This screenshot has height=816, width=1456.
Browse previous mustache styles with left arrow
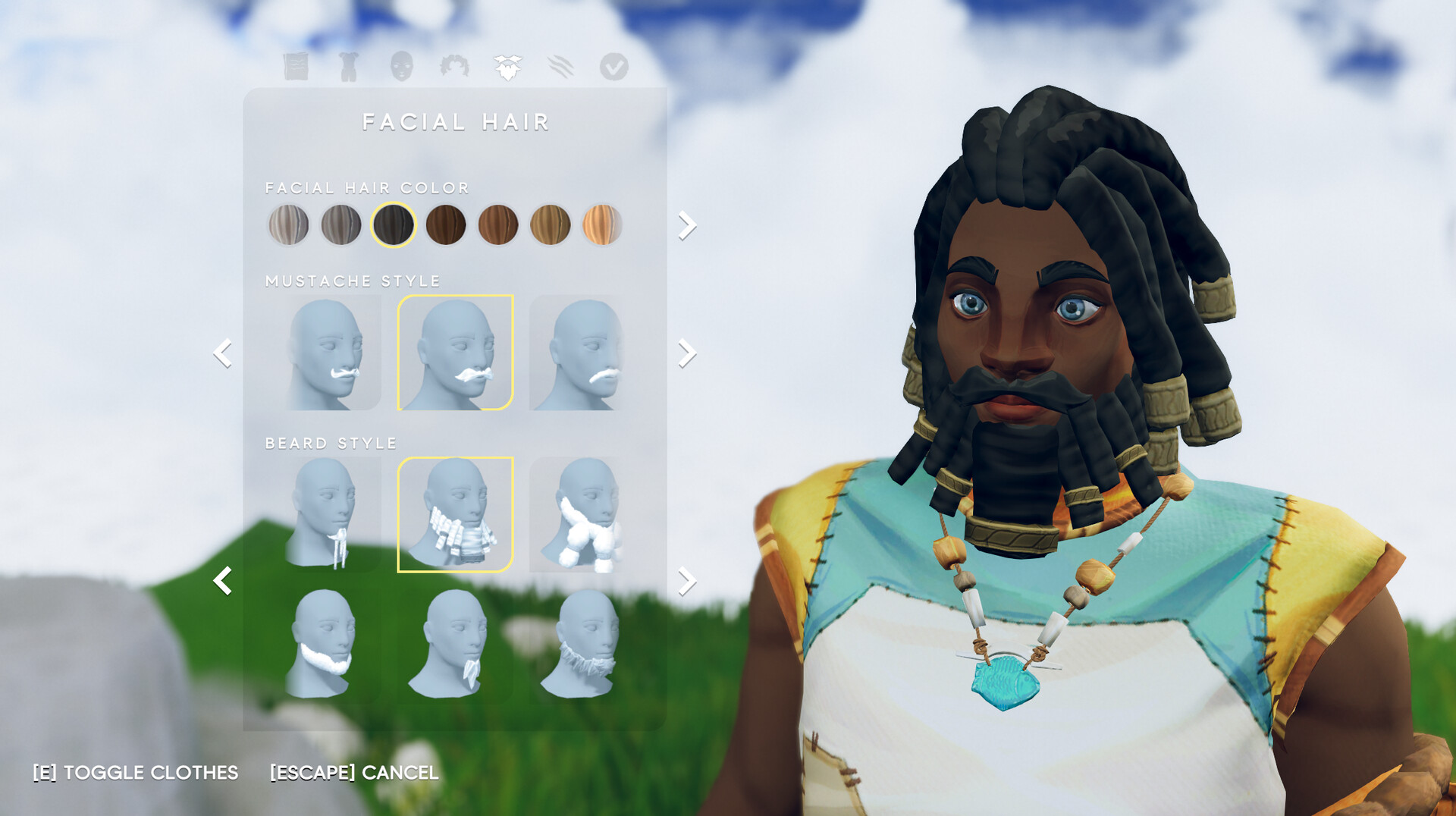point(224,353)
